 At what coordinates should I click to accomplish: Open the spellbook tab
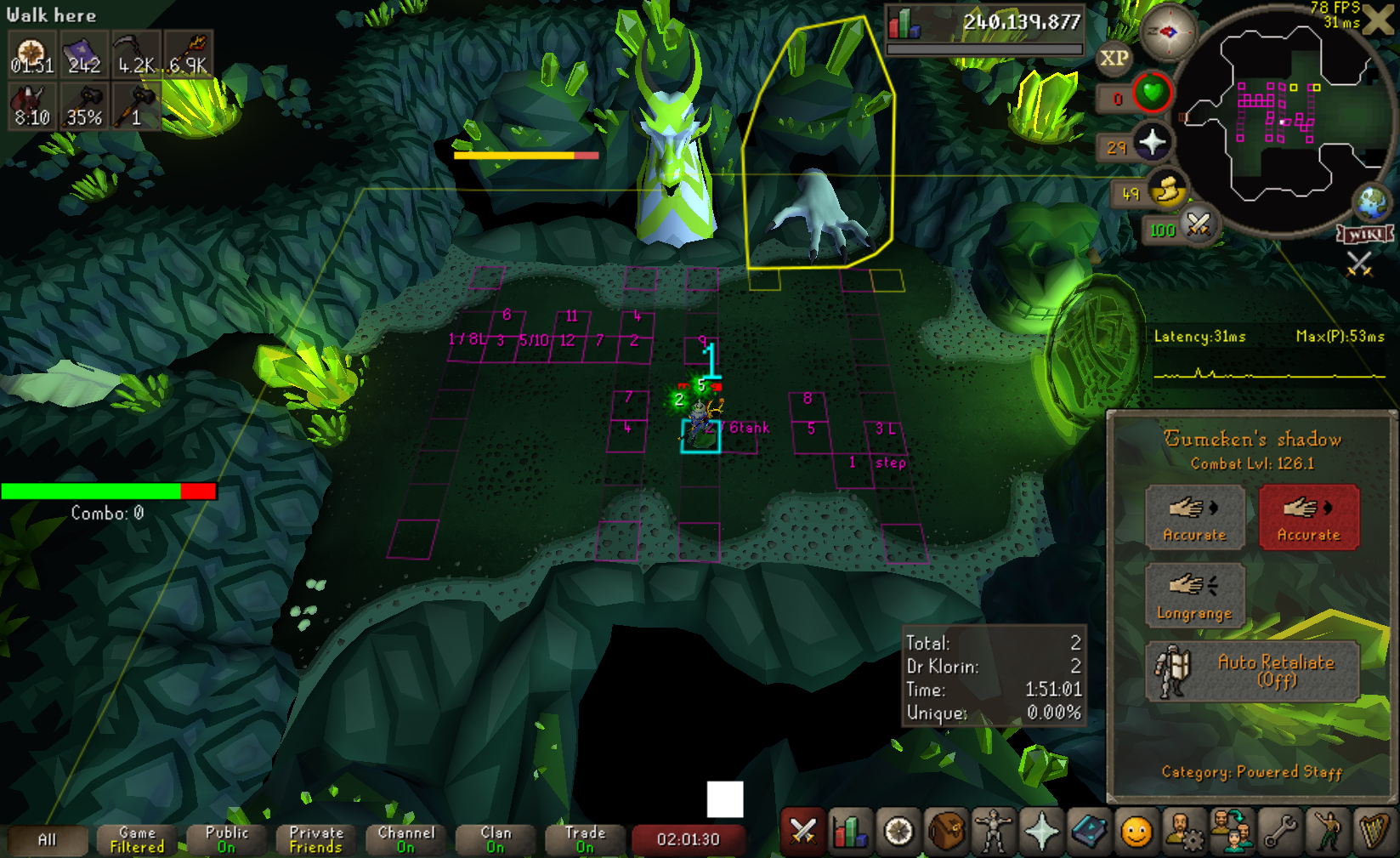[x=1088, y=831]
